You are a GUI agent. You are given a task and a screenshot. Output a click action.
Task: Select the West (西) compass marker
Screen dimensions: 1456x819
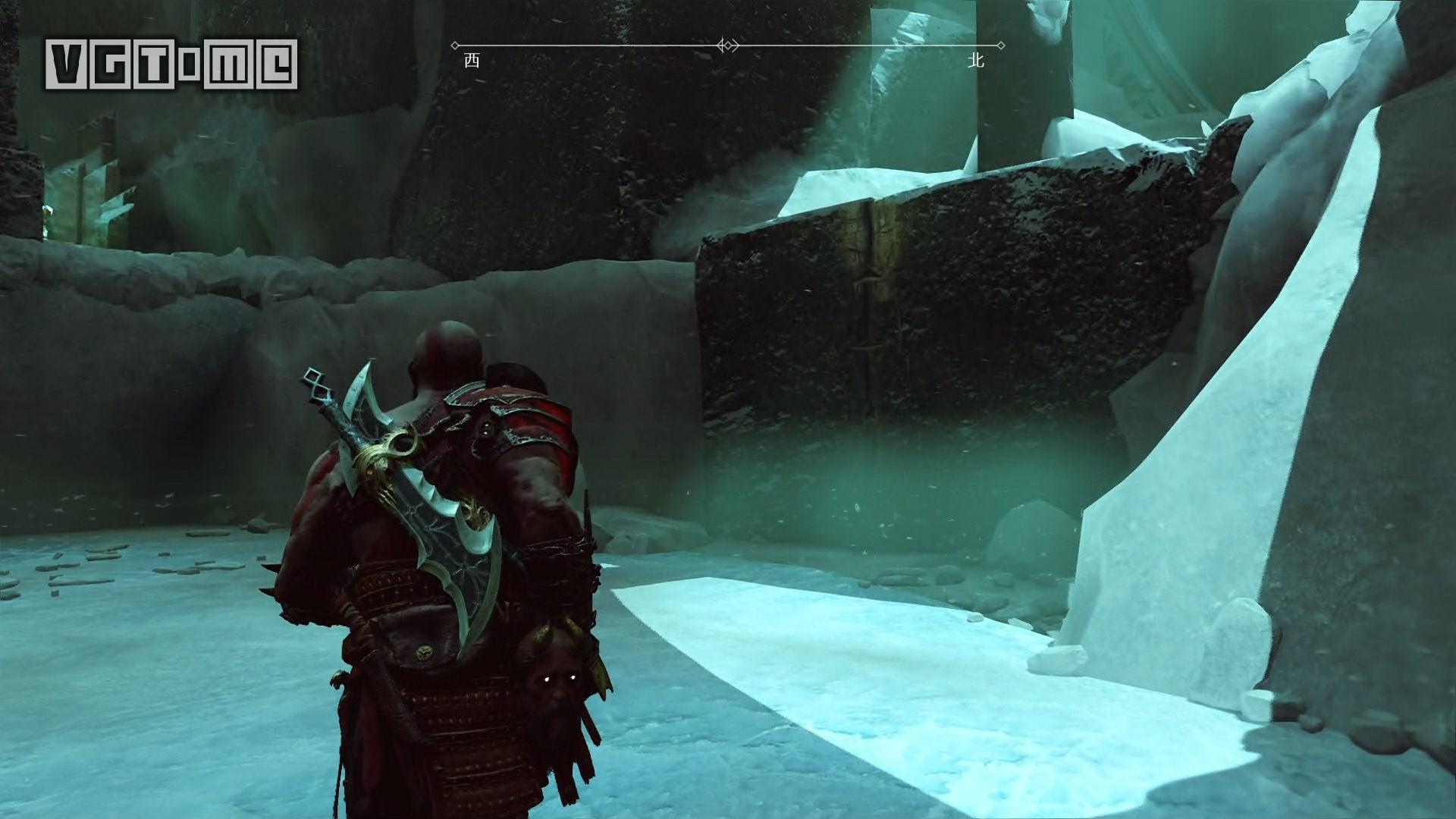(472, 61)
